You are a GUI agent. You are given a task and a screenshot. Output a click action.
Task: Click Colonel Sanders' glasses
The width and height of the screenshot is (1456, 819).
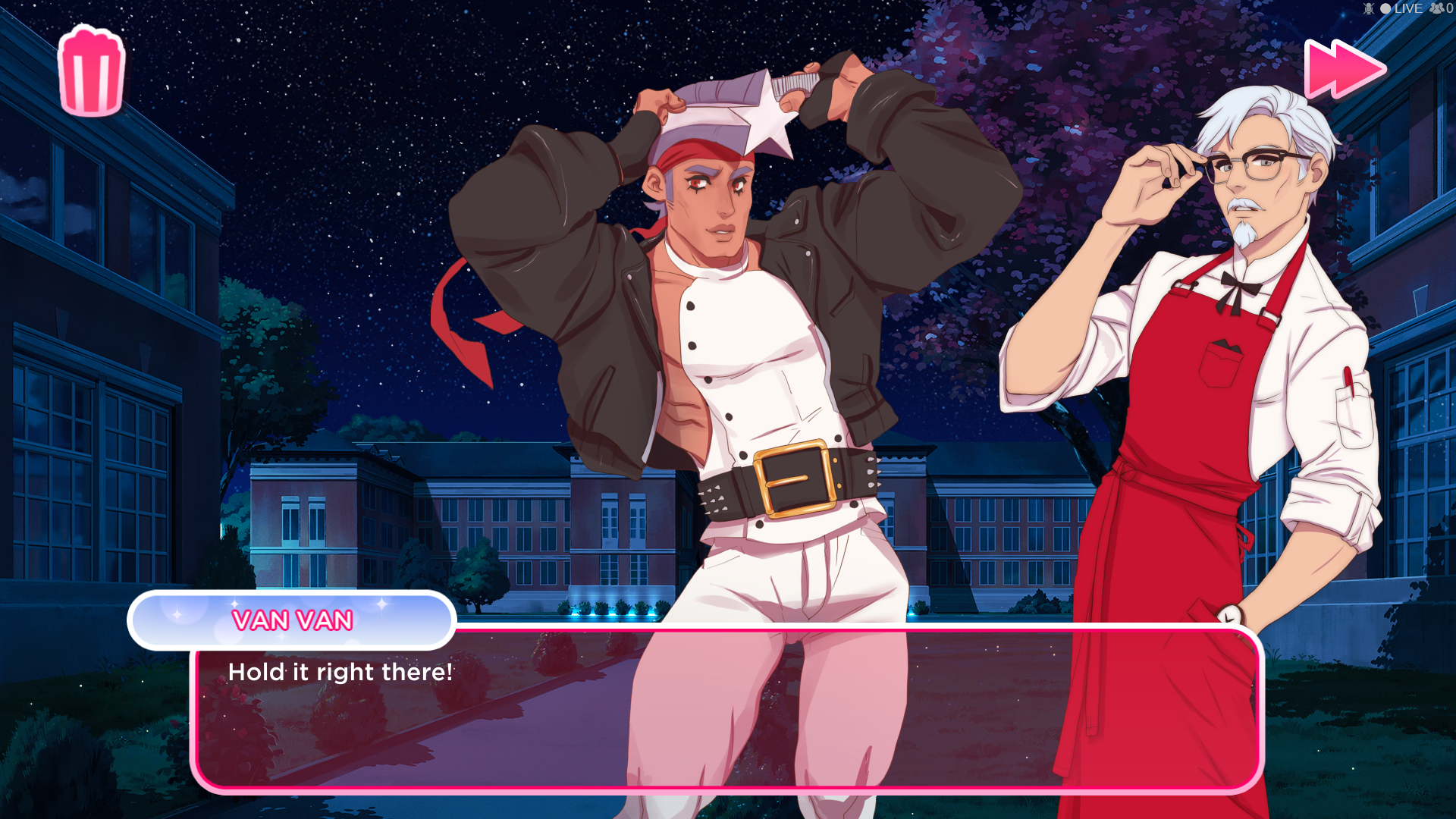point(1251,161)
